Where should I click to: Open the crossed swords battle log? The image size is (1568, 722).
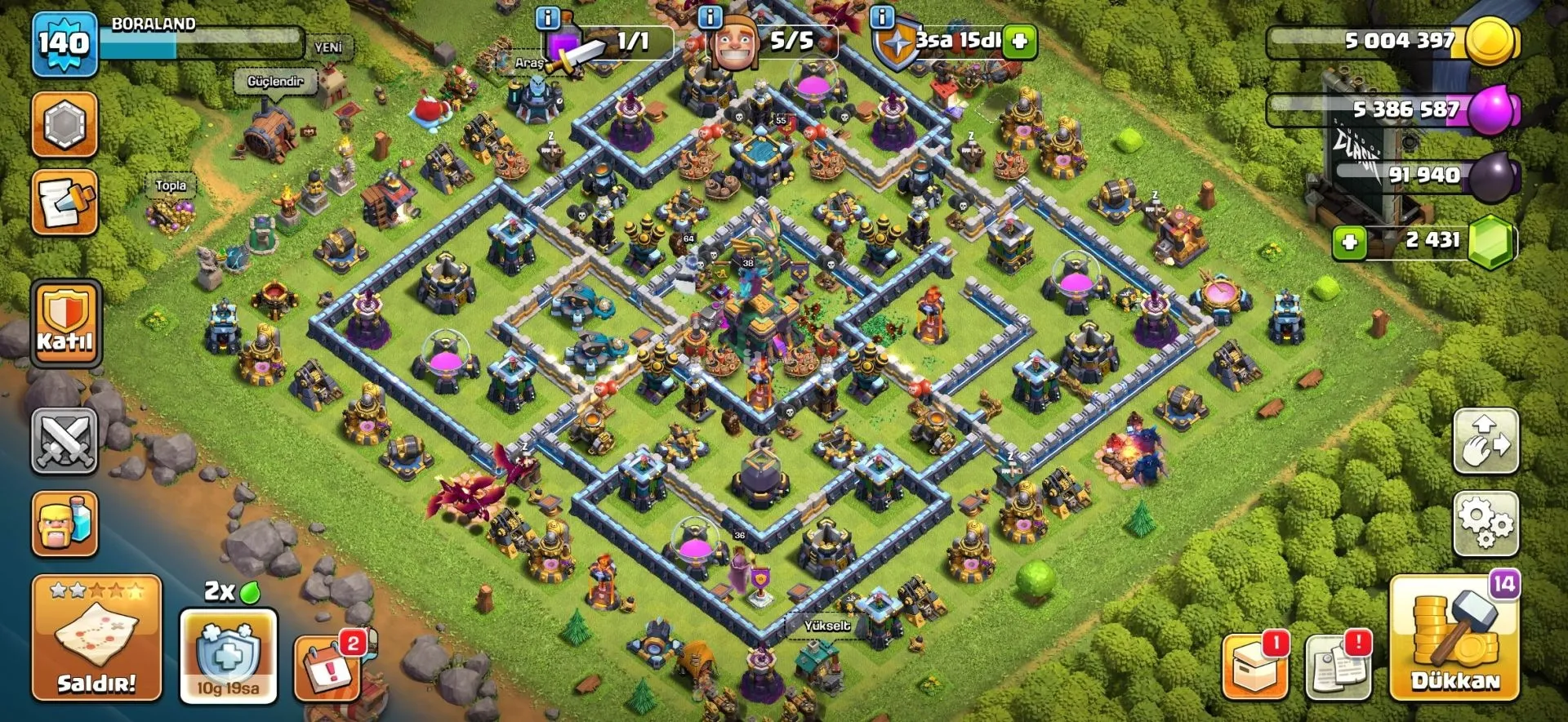[x=65, y=441]
